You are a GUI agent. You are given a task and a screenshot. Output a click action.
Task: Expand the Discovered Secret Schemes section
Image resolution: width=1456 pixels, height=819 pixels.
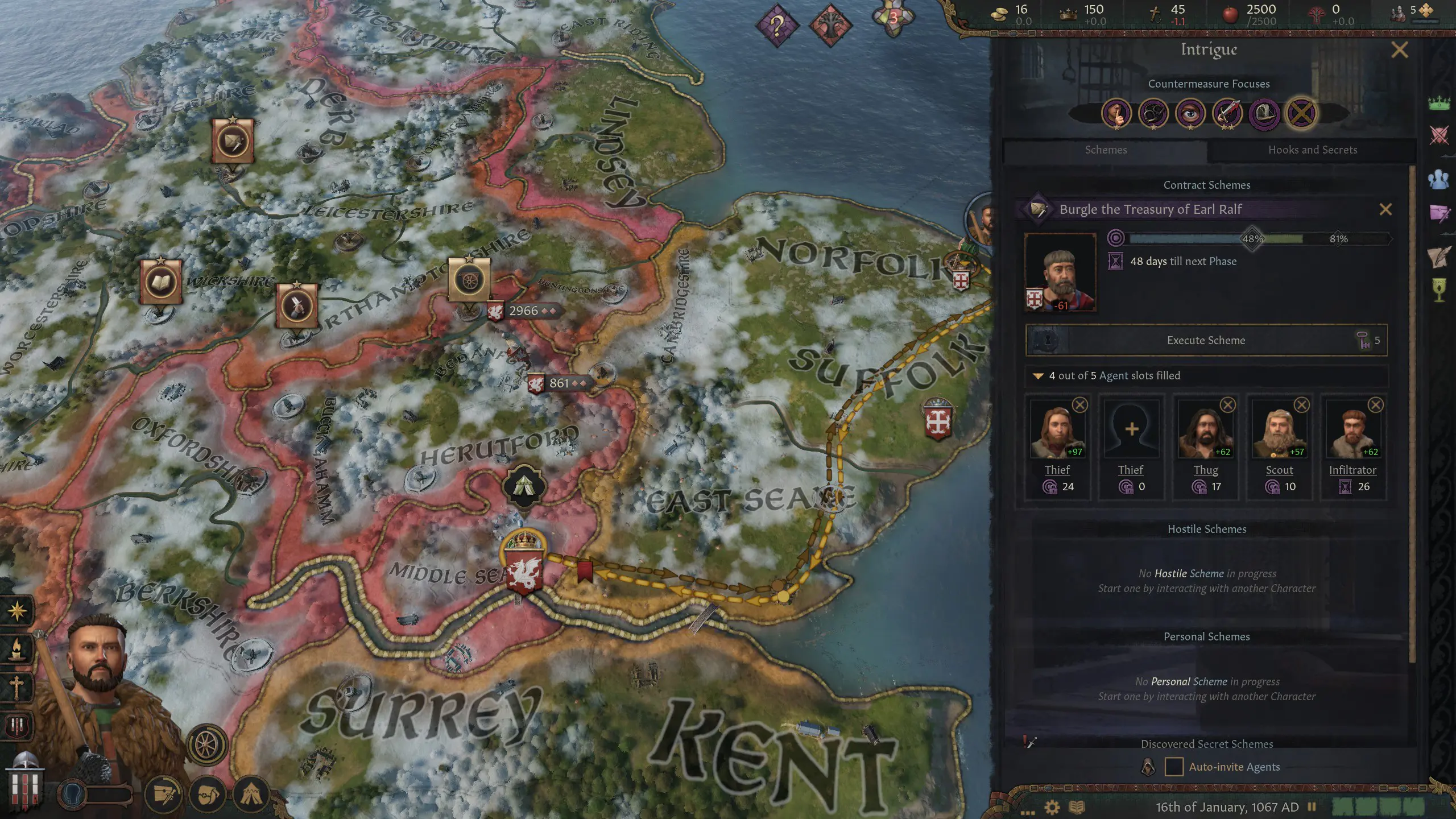click(x=1207, y=743)
